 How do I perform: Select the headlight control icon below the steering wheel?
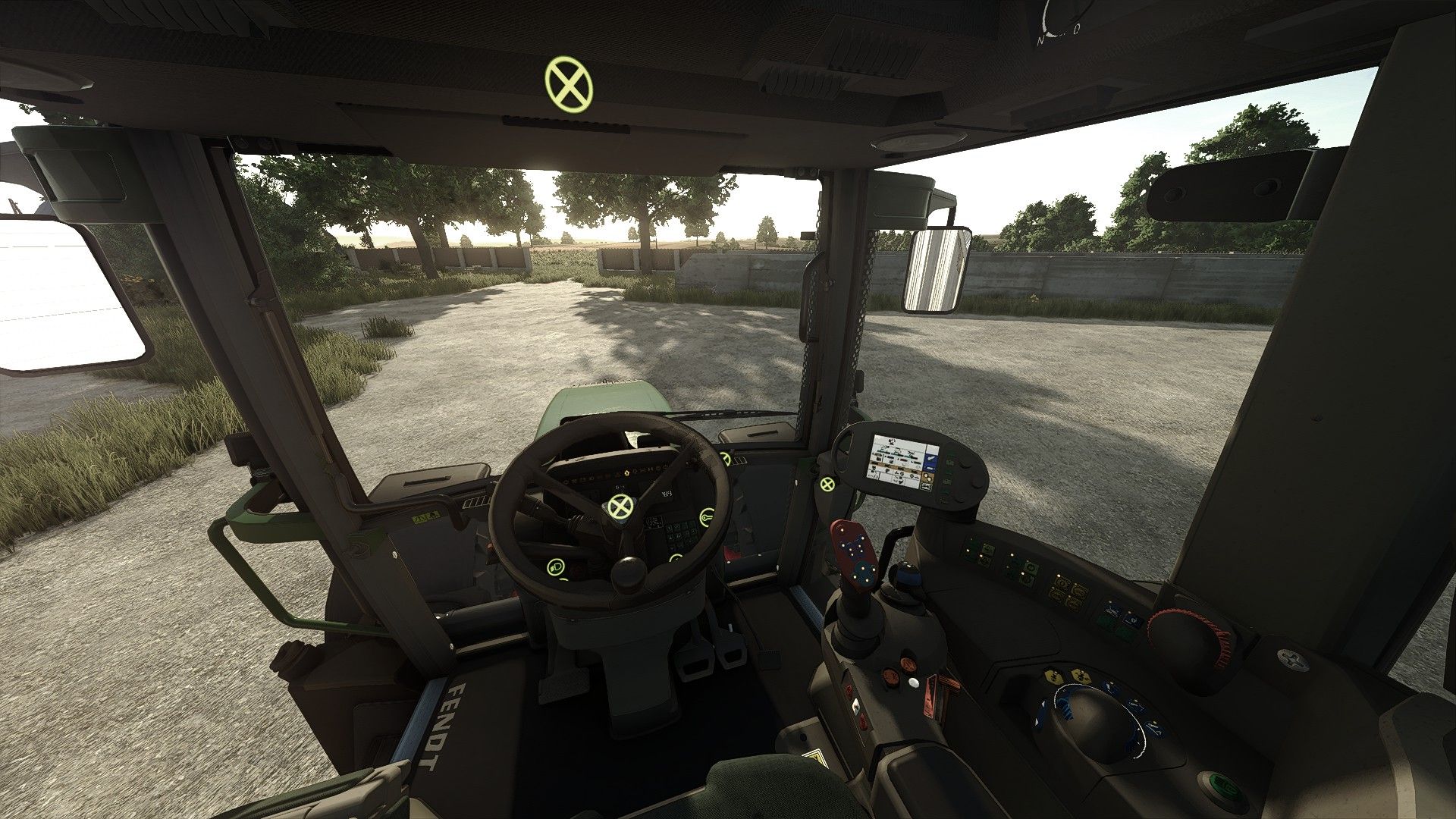(x=557, y=567)
